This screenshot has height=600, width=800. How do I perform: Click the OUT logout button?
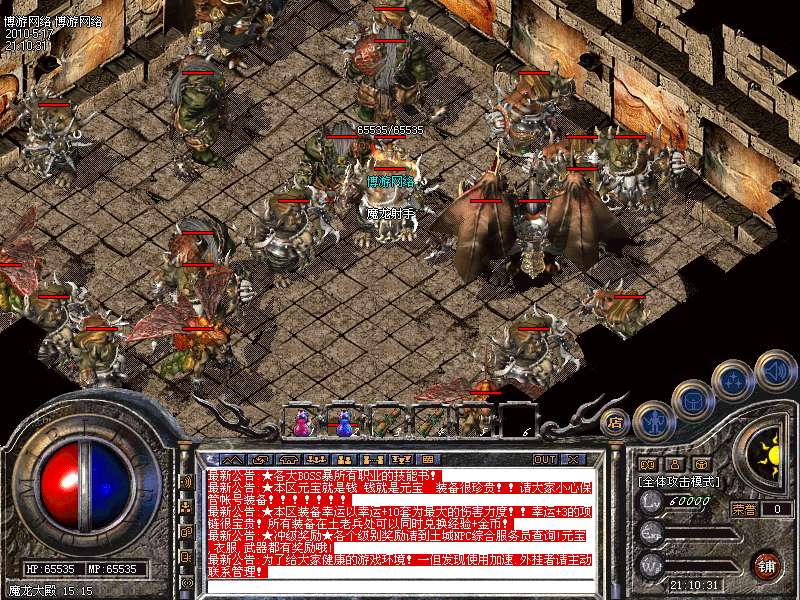[x=545, y=459]
